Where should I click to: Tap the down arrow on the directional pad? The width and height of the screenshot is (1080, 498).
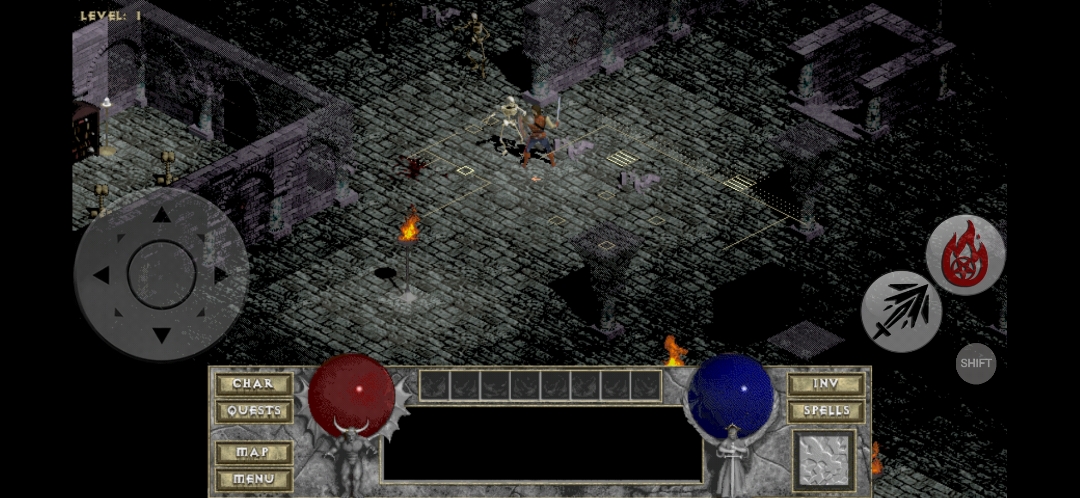161,334
